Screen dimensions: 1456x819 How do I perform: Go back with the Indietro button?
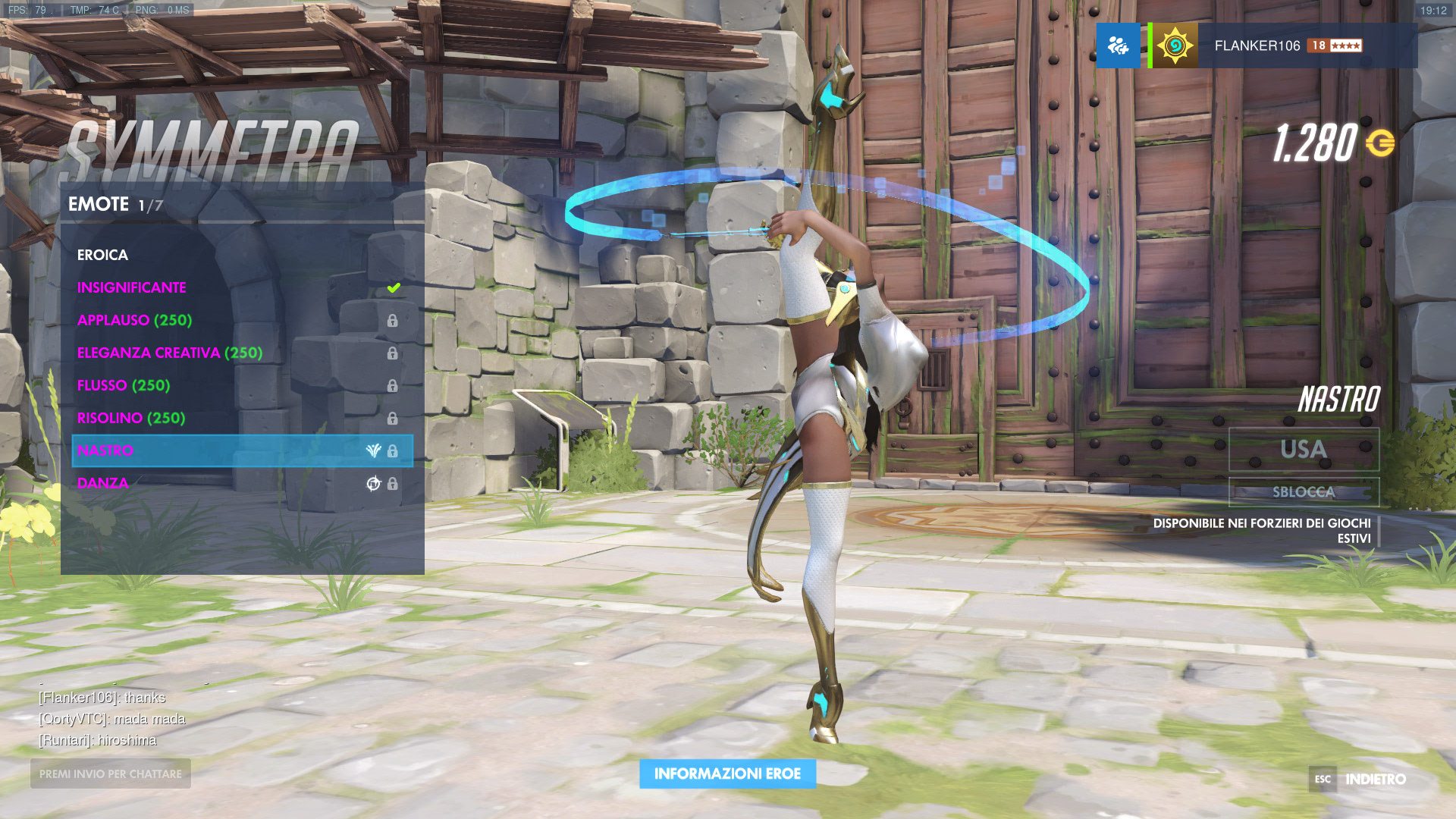pos(1374,779)
